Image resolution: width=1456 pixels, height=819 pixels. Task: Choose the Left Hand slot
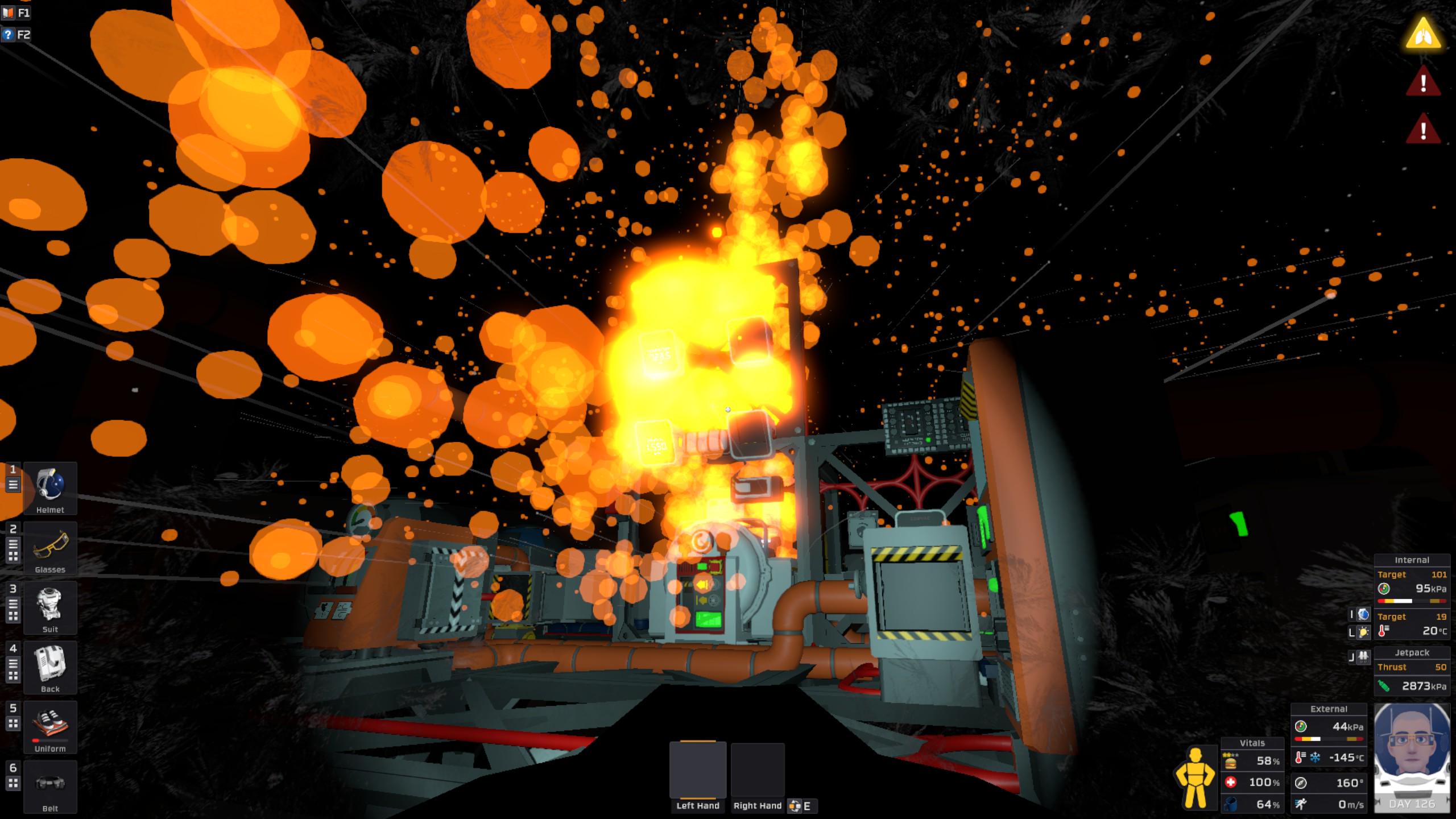[x=698, y=771]
